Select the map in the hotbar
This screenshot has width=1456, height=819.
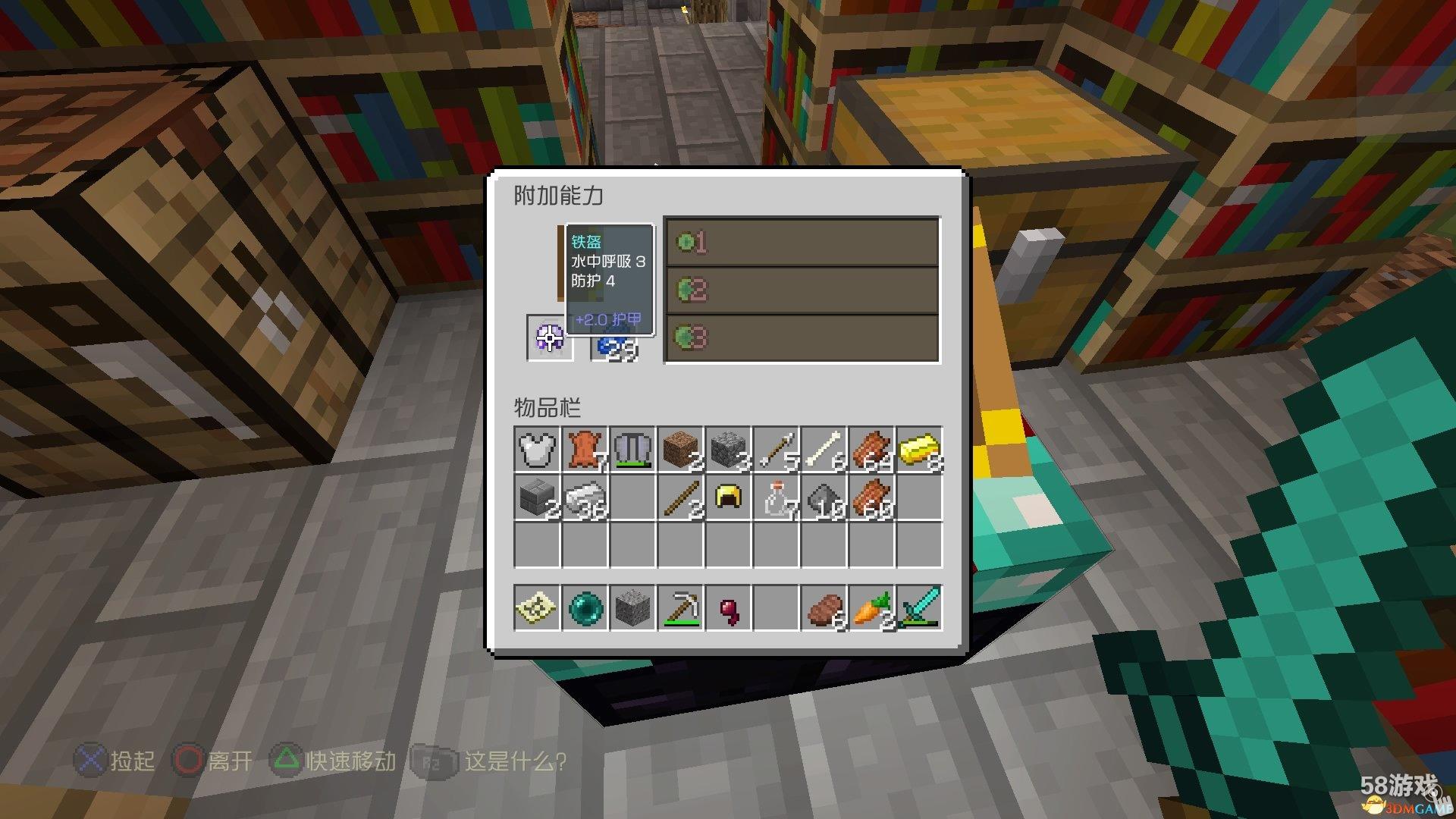pos(537,607)
